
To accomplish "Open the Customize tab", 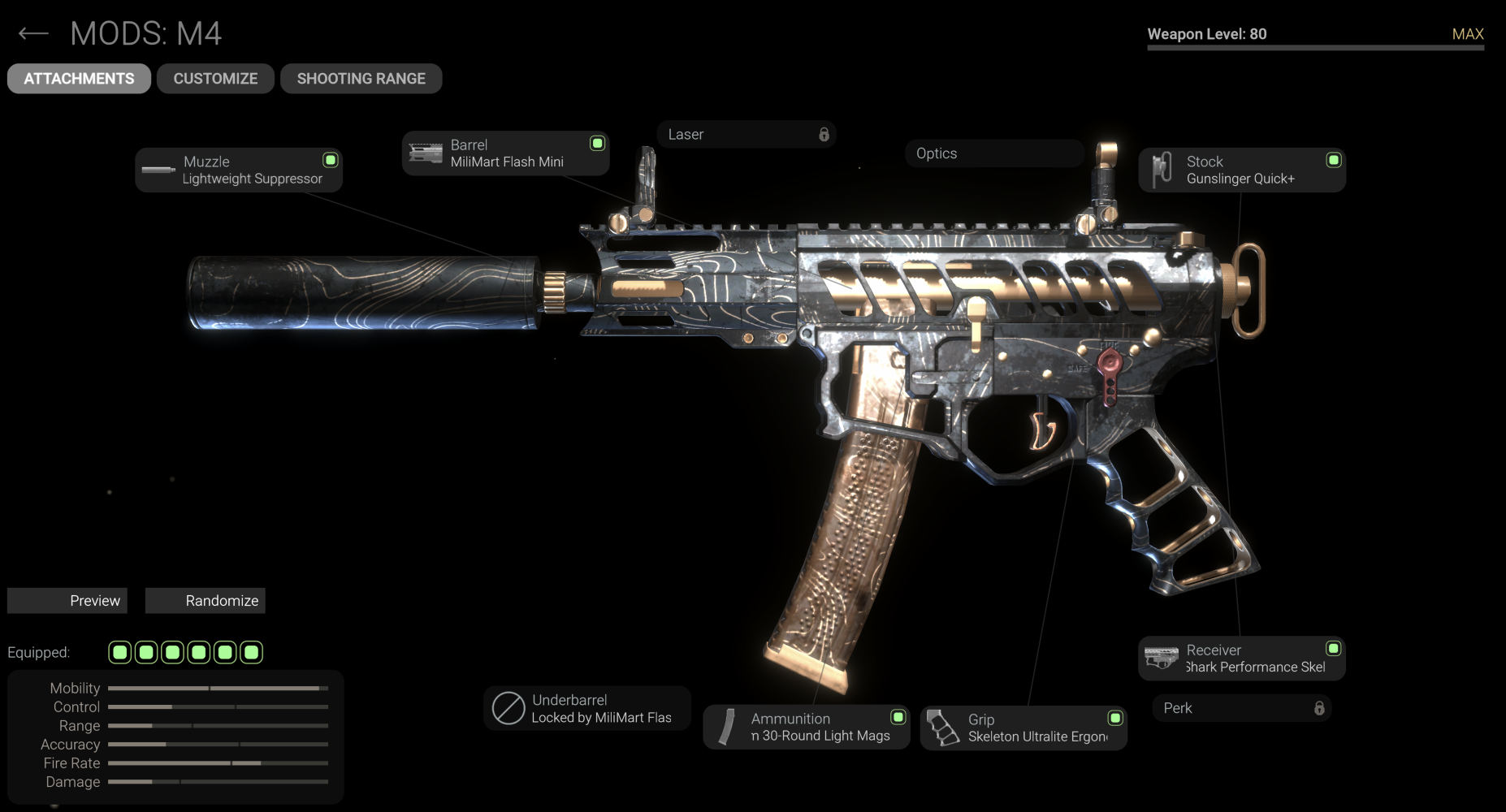I will coord(215,79).
